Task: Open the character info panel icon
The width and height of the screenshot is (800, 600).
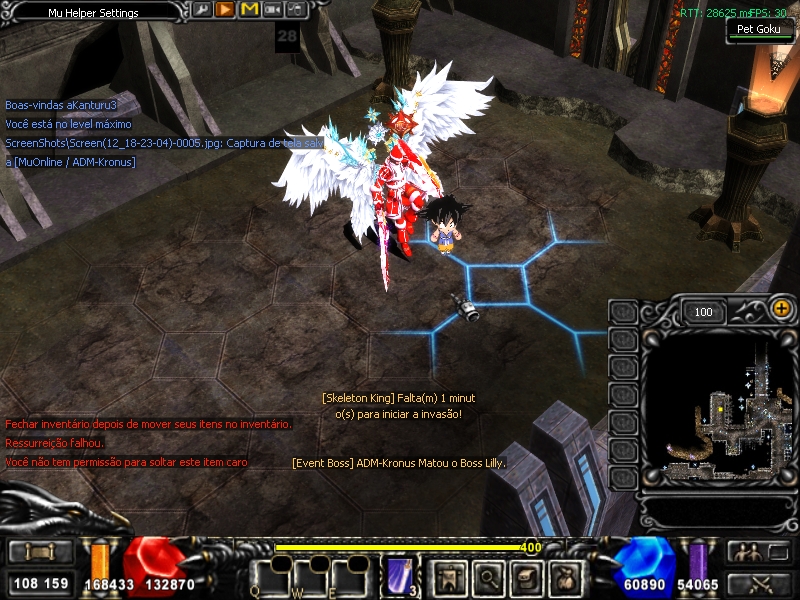Action: point(447,576)
